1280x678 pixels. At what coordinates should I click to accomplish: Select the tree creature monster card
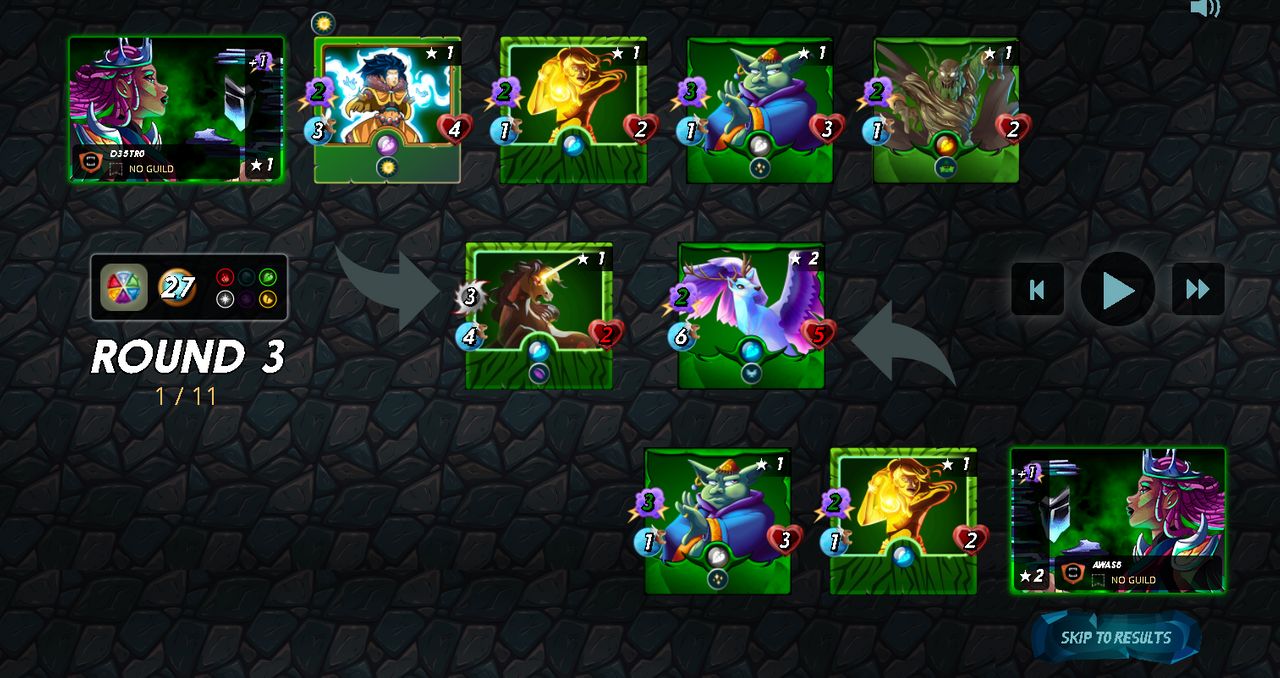click(946, 110)
